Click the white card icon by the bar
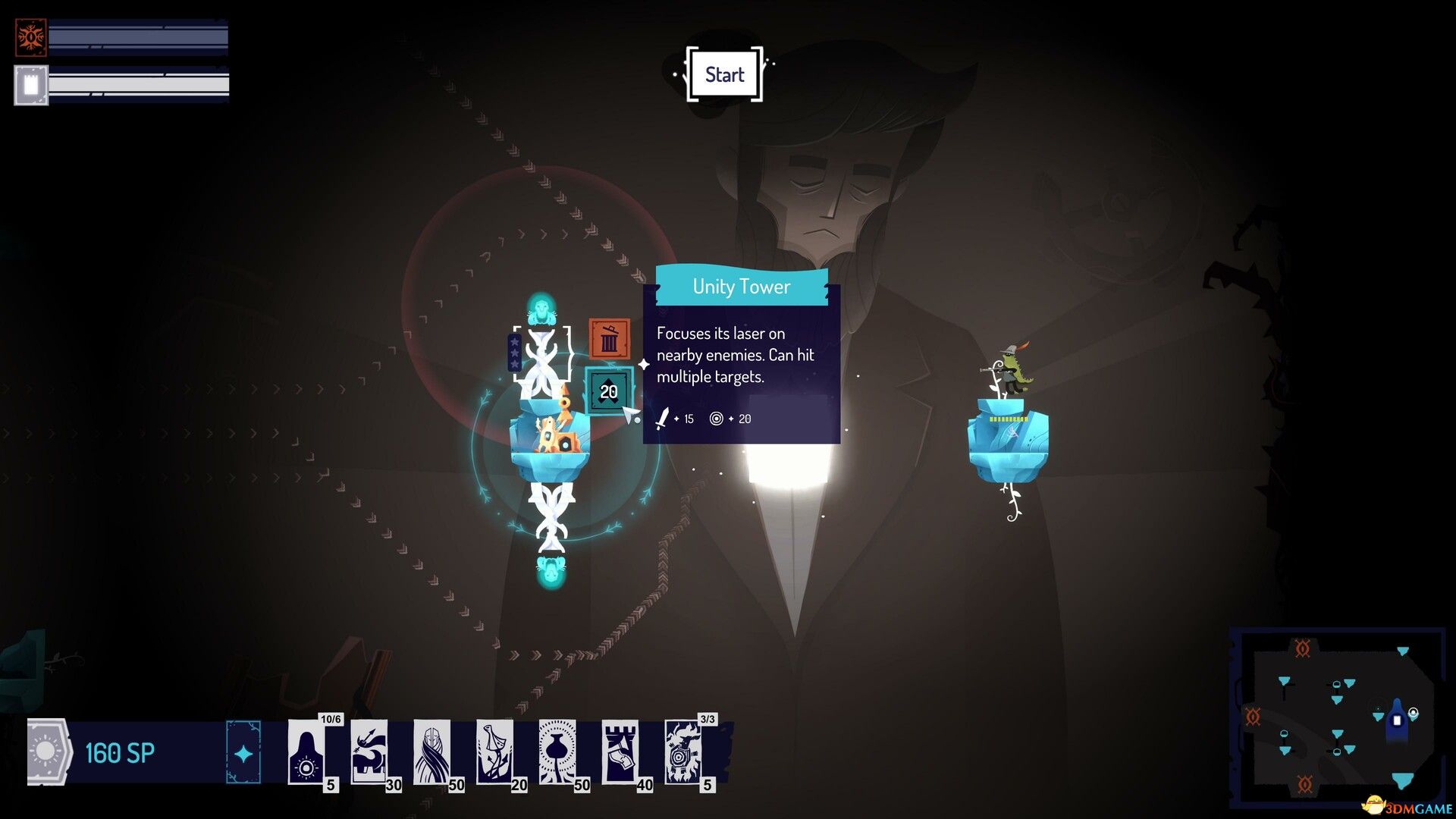Viewport: 1456px width, 819px height. coord(31,85)
